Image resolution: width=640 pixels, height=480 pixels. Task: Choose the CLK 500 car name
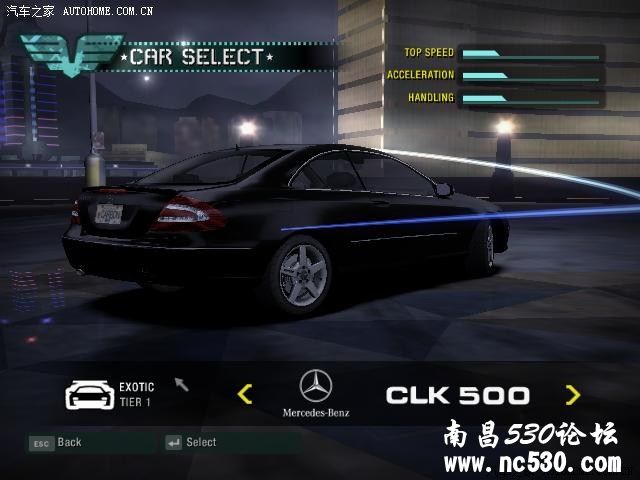[457, 395]
